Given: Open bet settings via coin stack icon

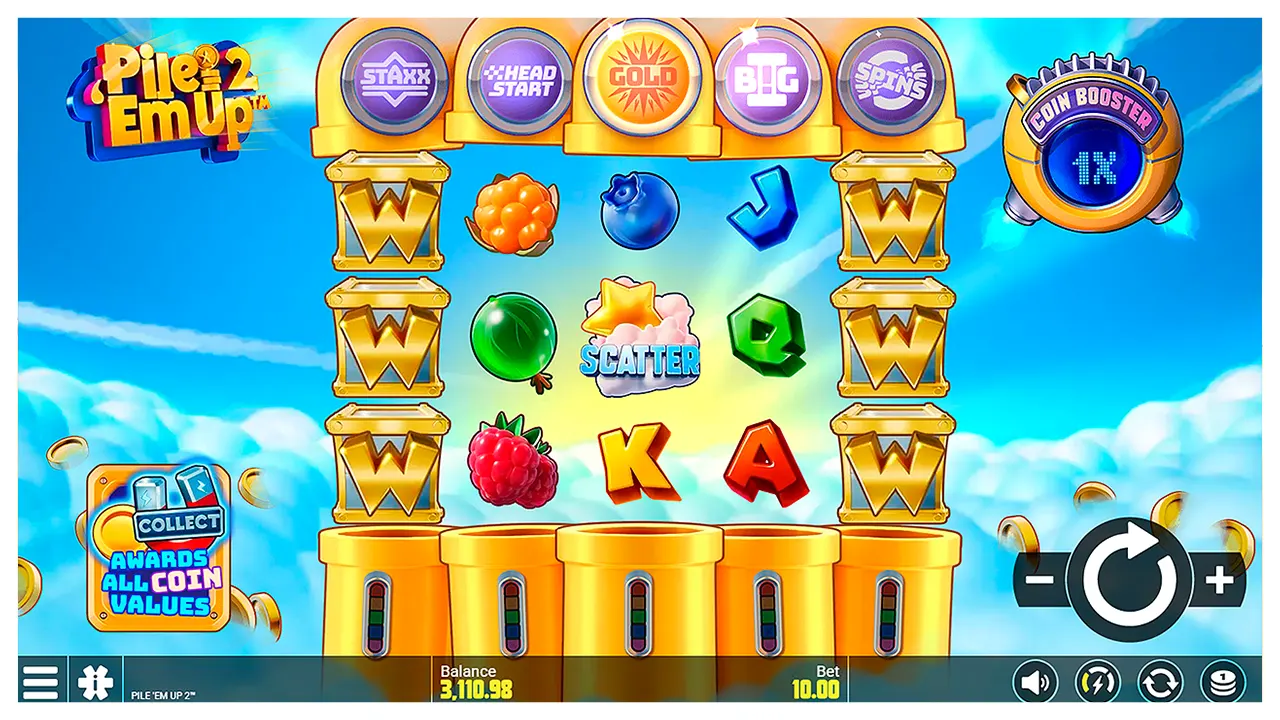Looking at the screenshot, I should (1222, 683).
